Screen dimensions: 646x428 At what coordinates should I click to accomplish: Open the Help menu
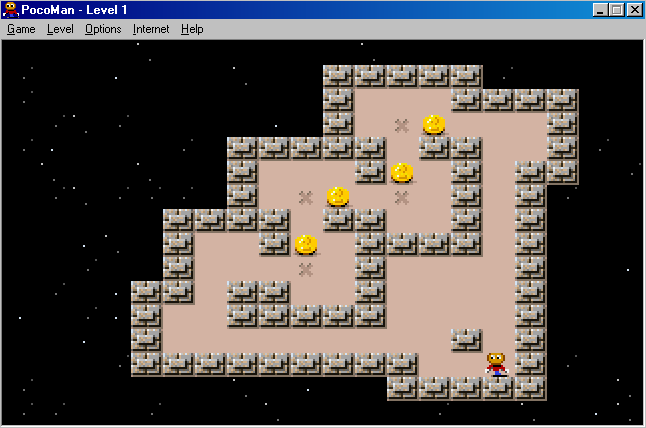pyautogui.click(x=192, y=29)
